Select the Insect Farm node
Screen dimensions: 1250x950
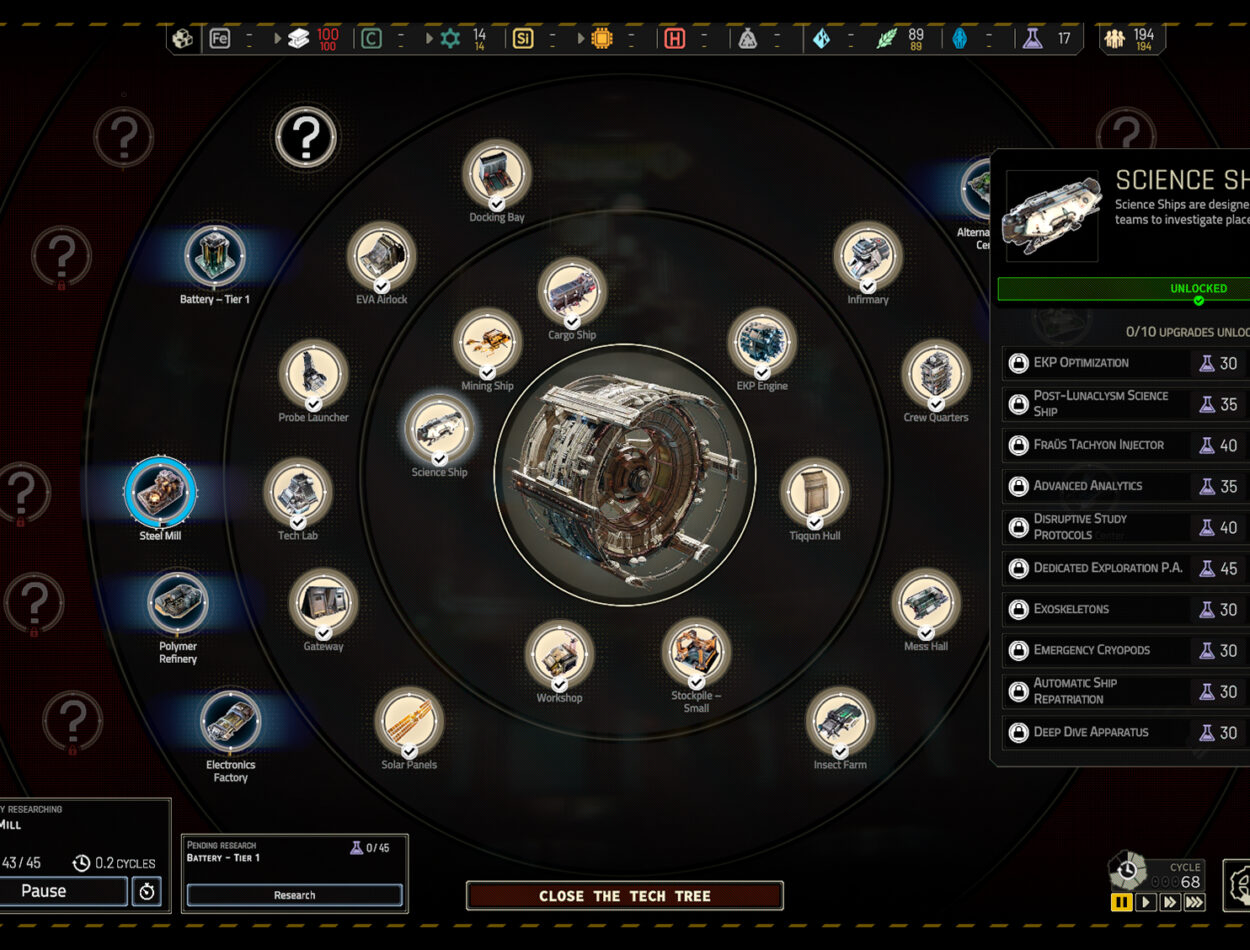[x=840, y=722]
